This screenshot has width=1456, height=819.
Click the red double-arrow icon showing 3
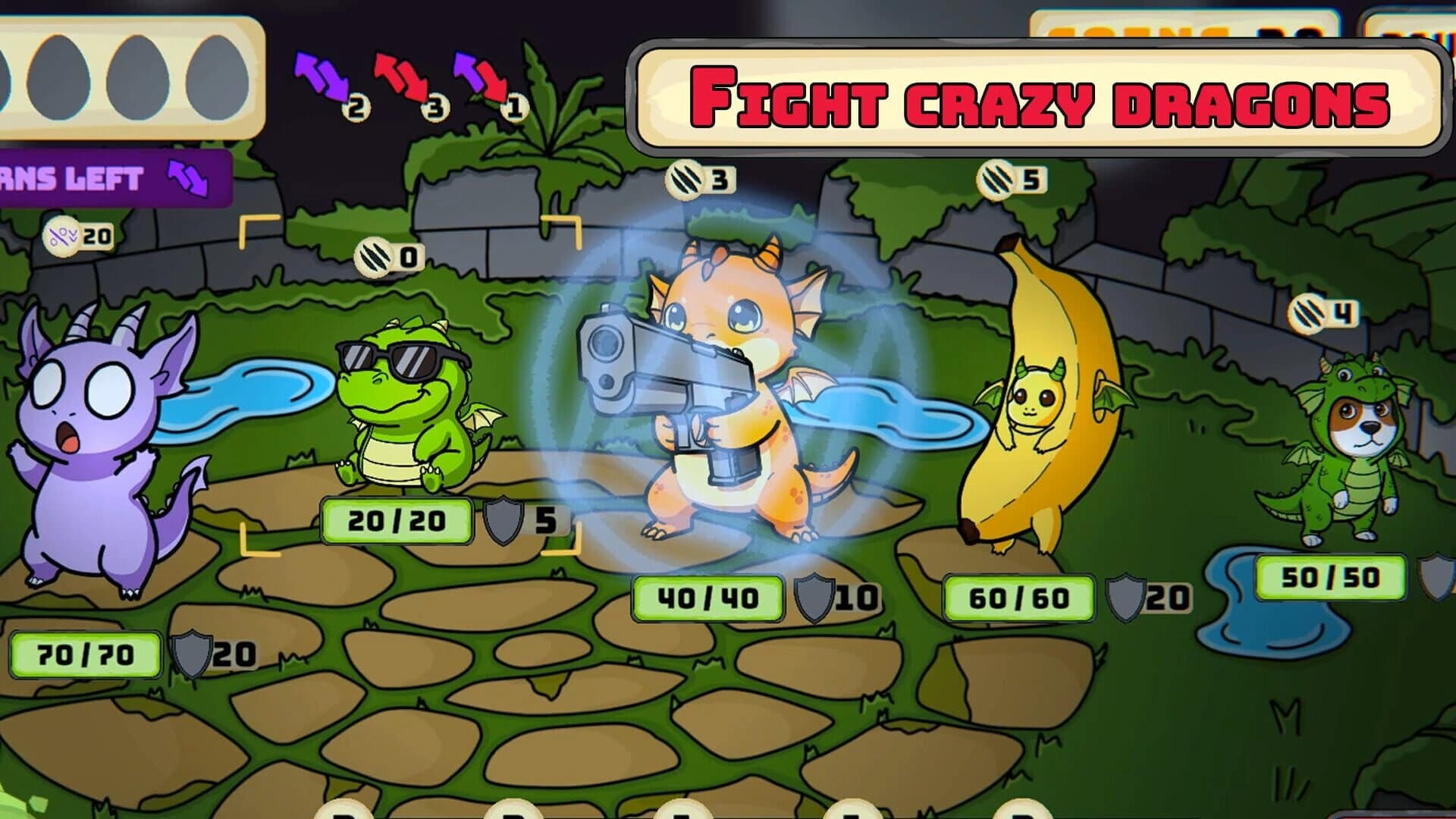402,83
